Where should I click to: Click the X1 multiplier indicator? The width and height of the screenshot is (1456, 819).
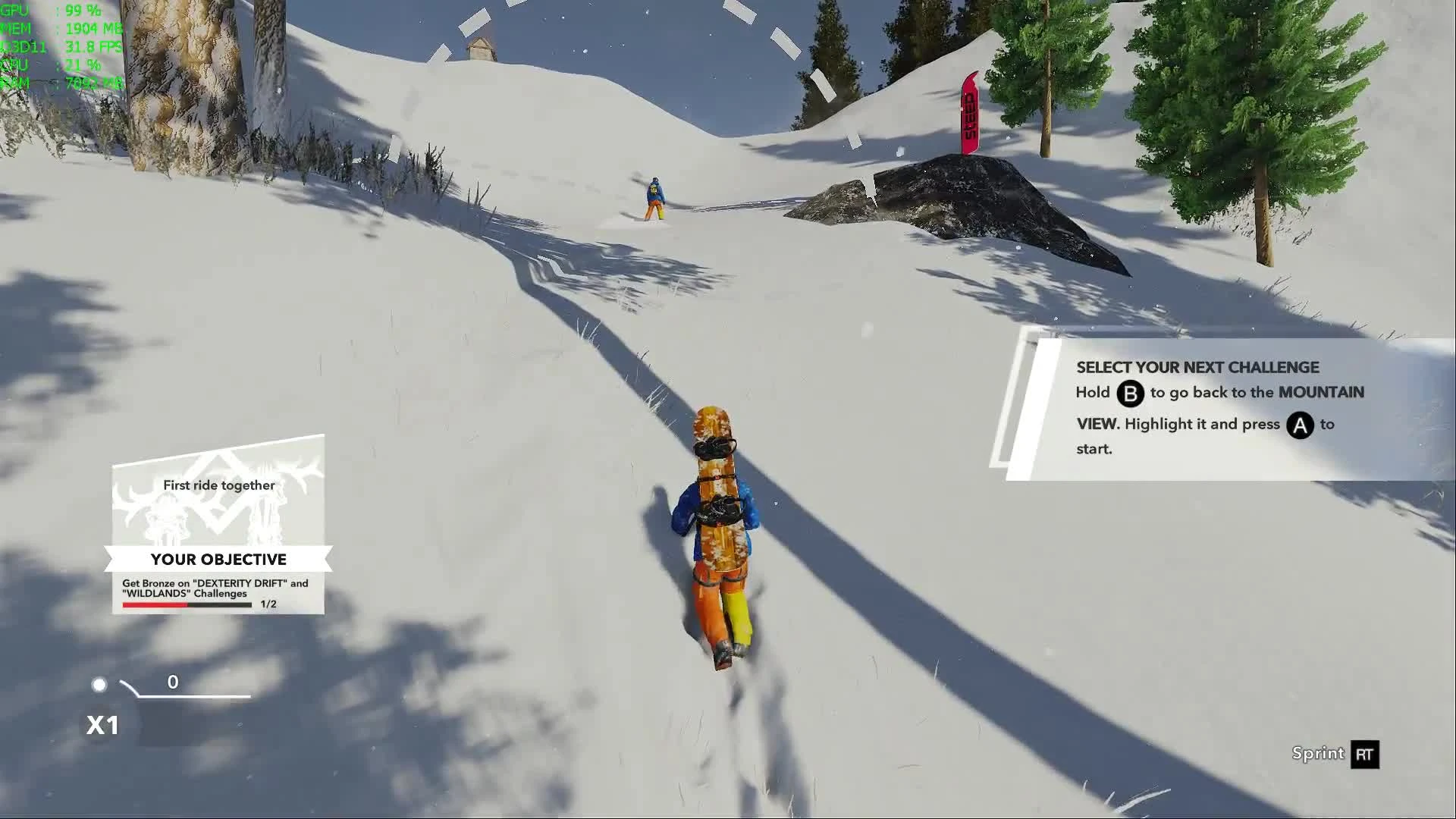point(102,725)
